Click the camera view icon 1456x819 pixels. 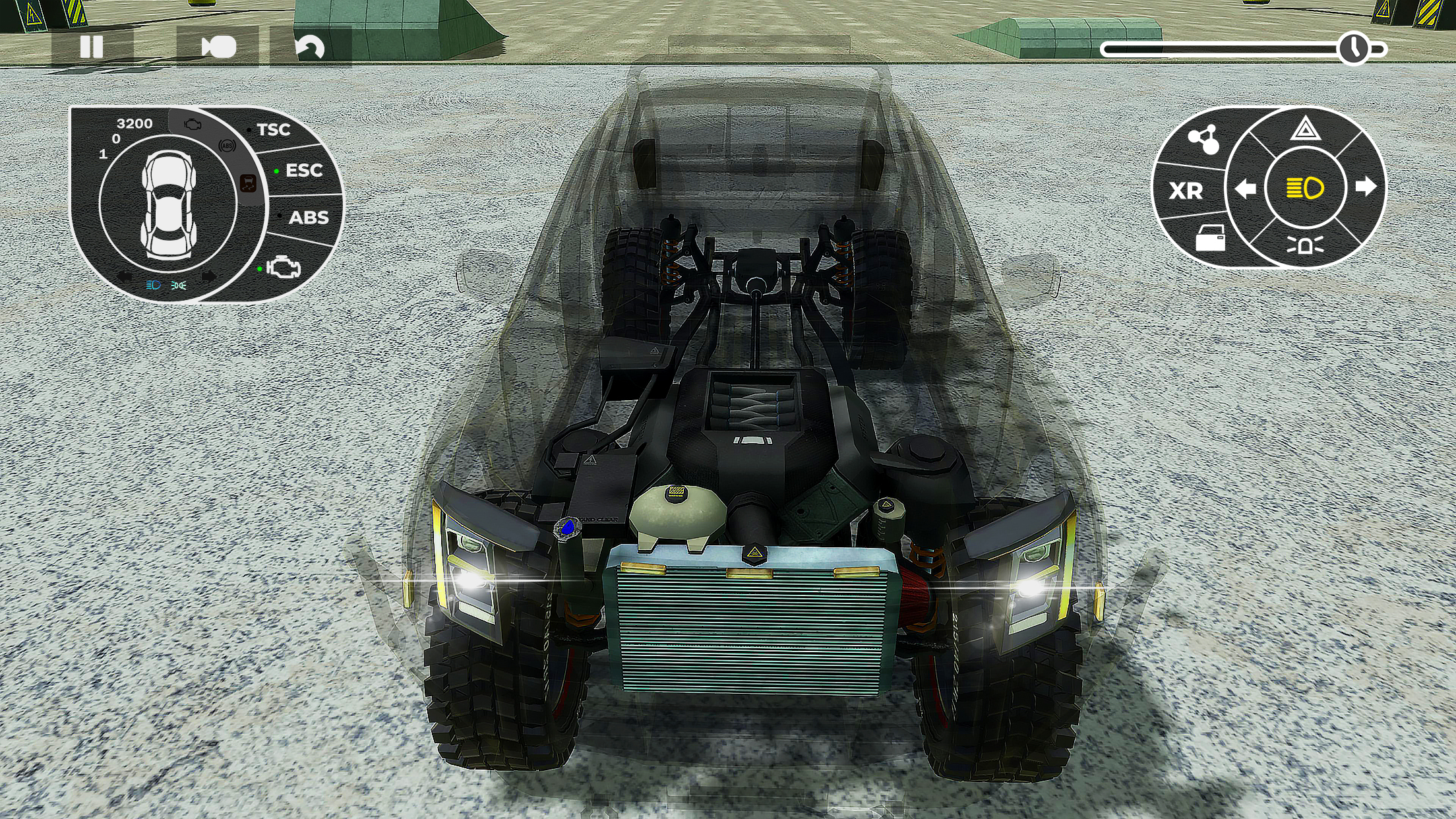click(218, 45)
